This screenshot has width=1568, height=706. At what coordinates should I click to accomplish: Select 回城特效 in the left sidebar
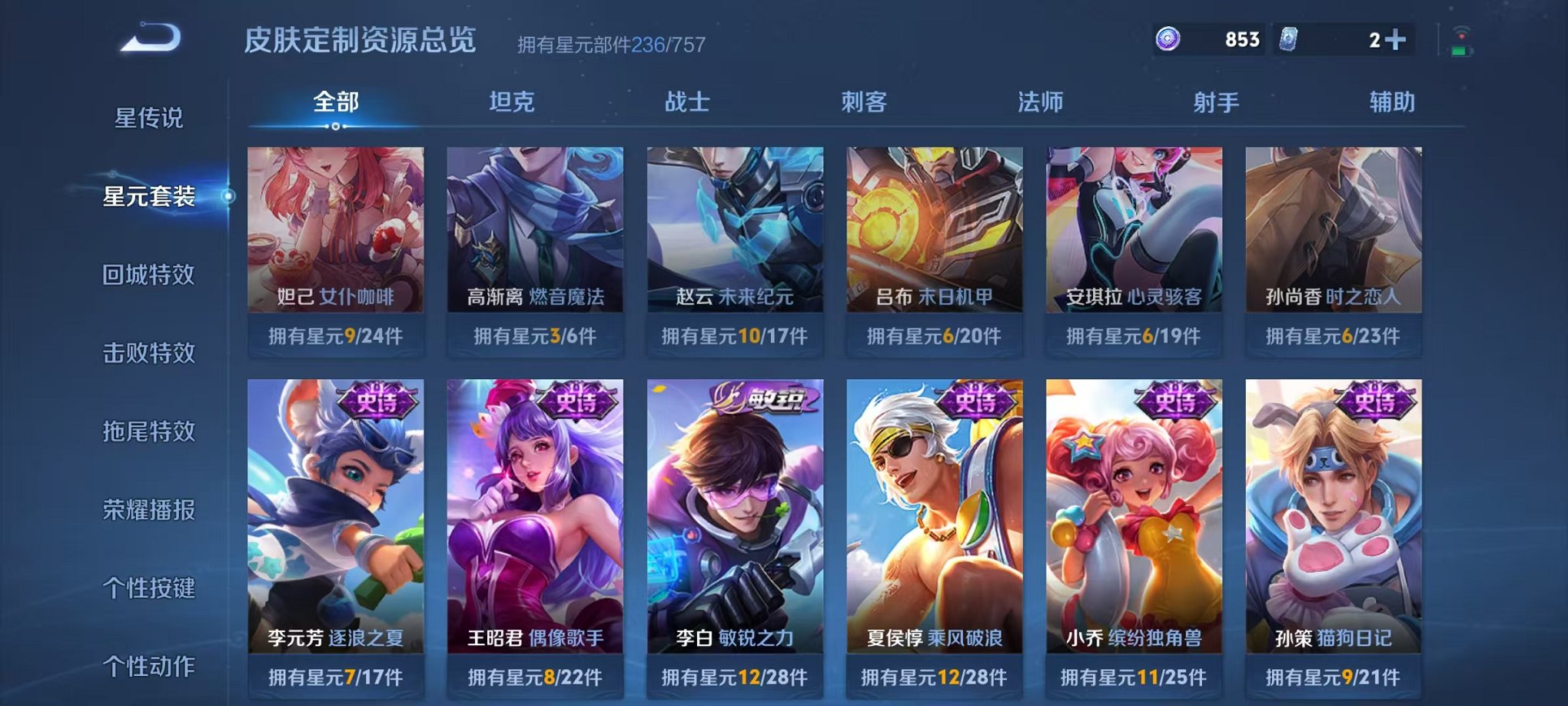tap(148, 275)
